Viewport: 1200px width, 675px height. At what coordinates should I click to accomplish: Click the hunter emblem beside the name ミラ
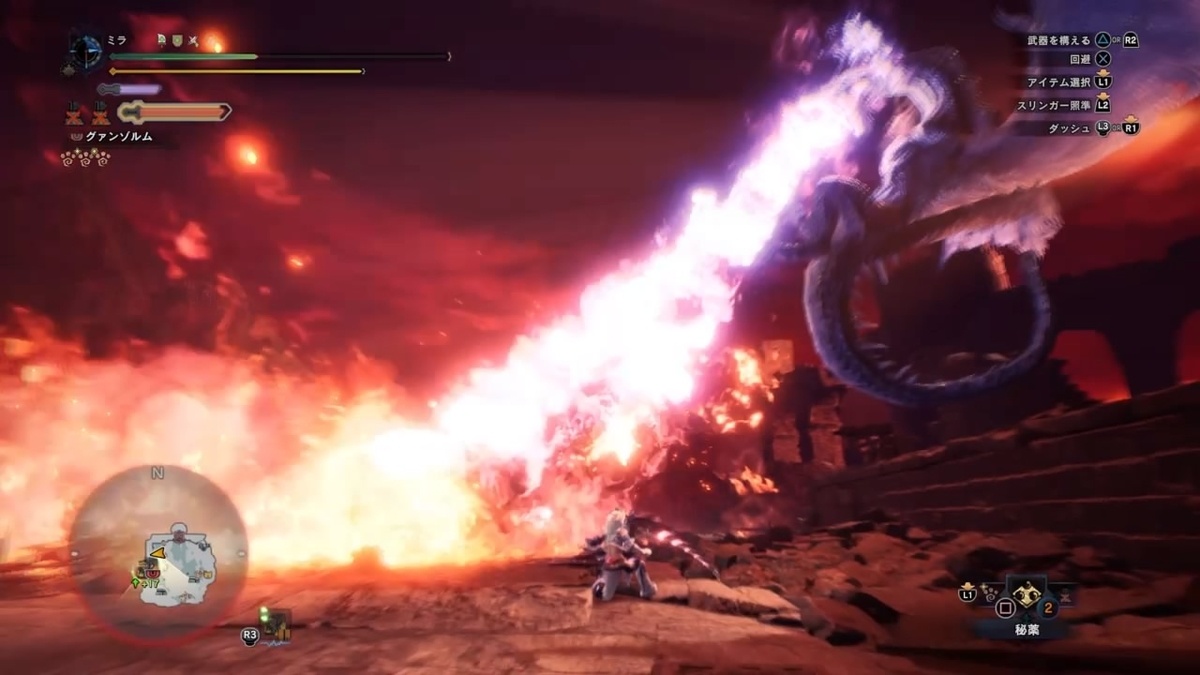(86, 50)
